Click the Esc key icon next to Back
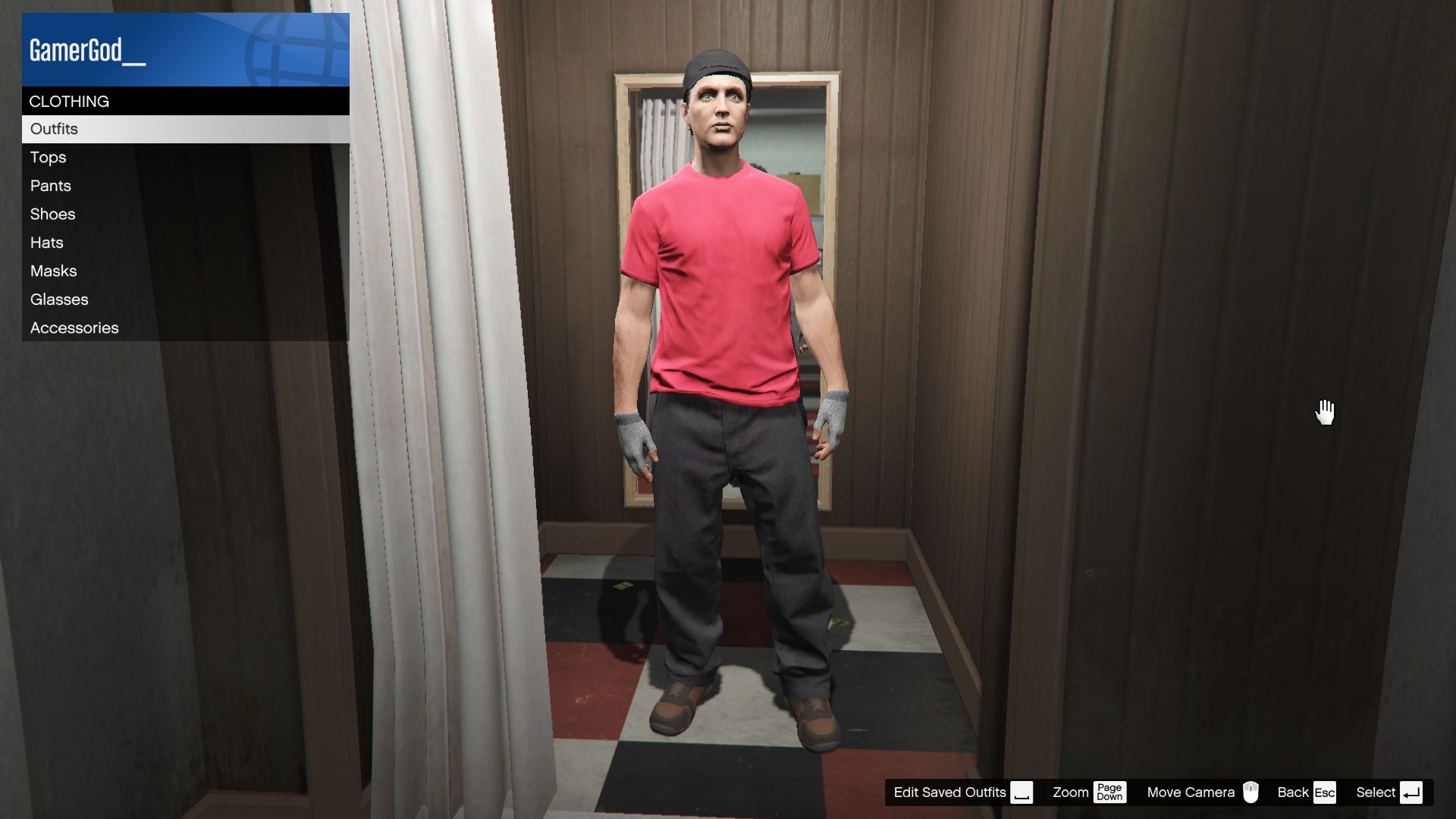This screenshot has width=1456, height=819. click(x=1326, y=792)
